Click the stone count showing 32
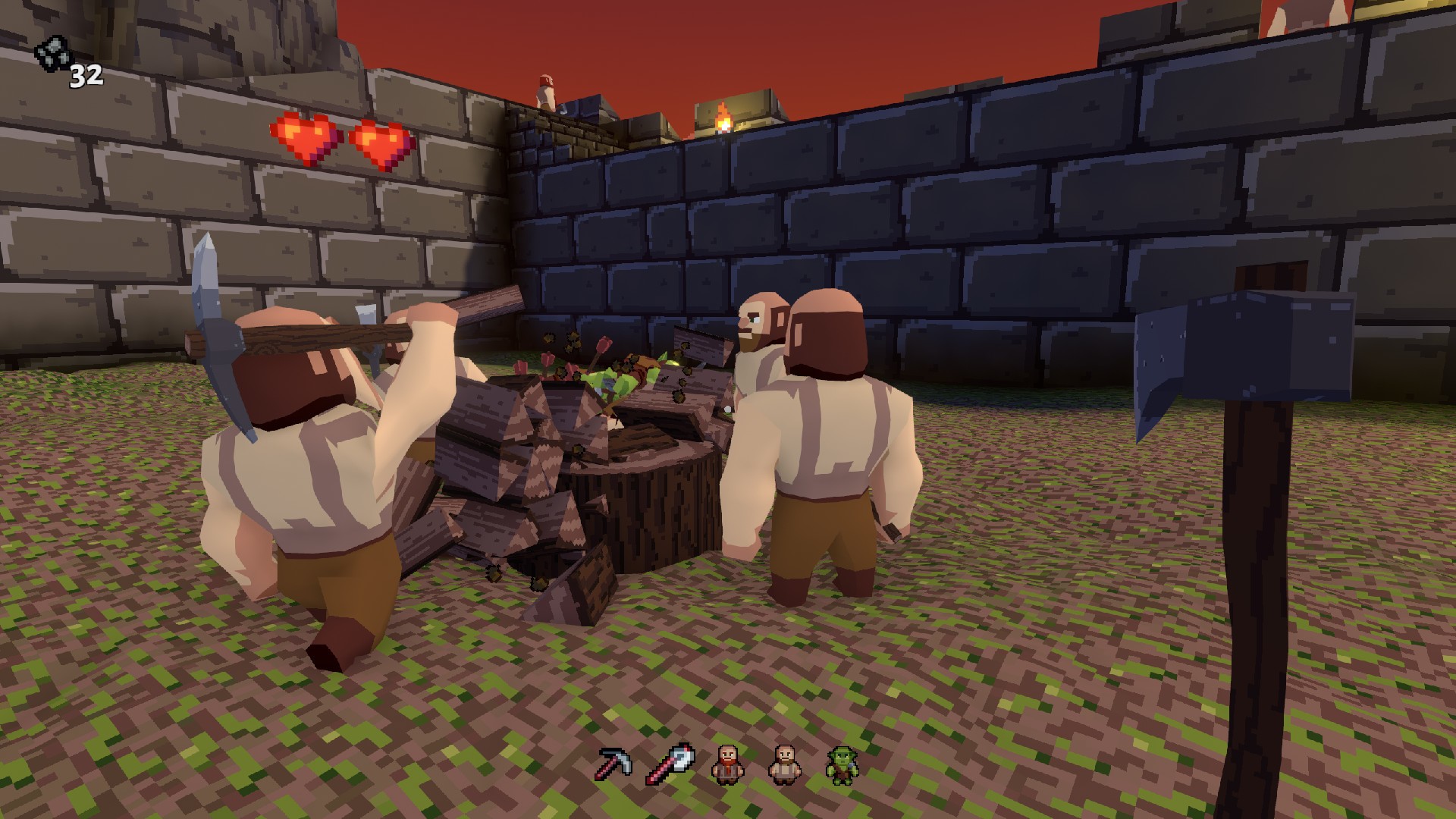The image size is (1456, 819). point(86,76)
